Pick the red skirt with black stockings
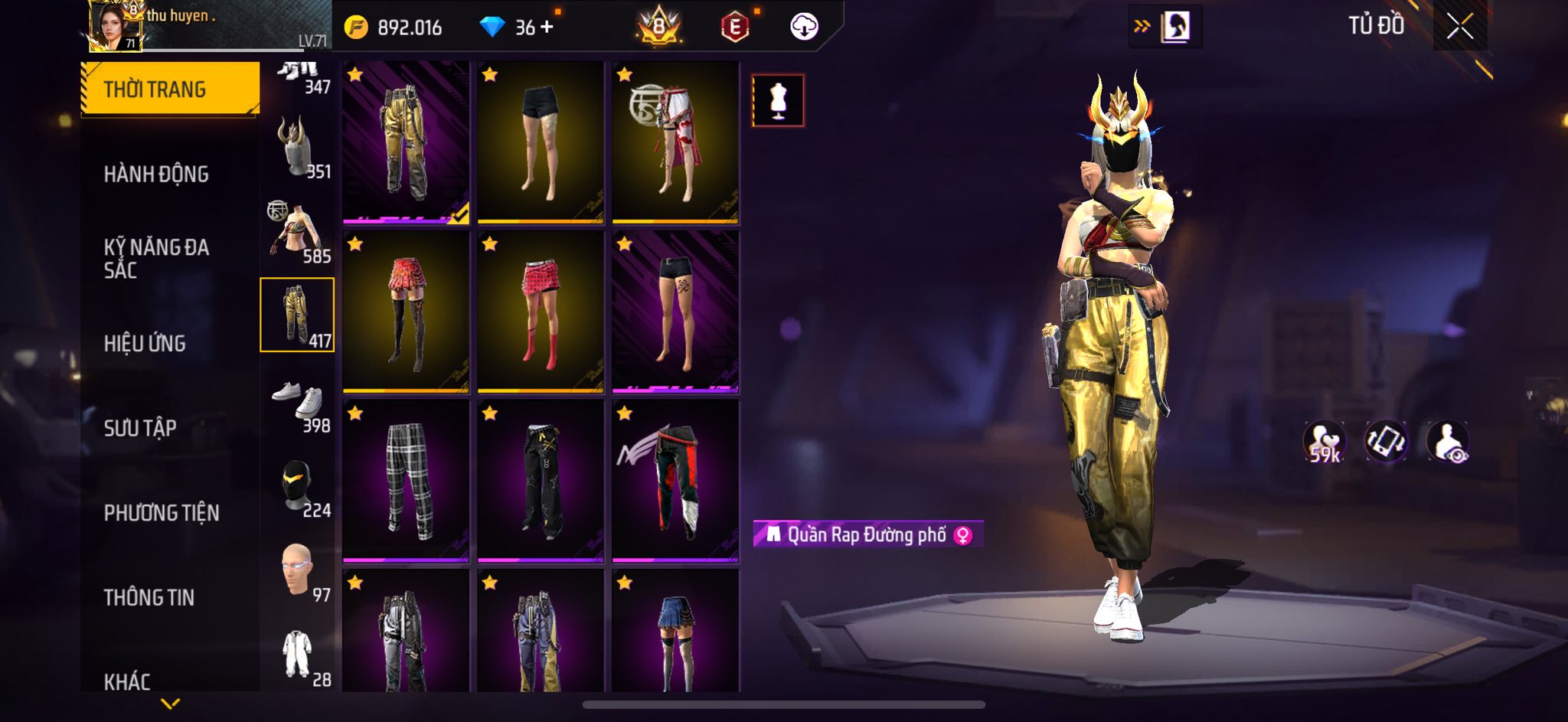The width and height of the screenshot is (1568, 722). point(406,312)
